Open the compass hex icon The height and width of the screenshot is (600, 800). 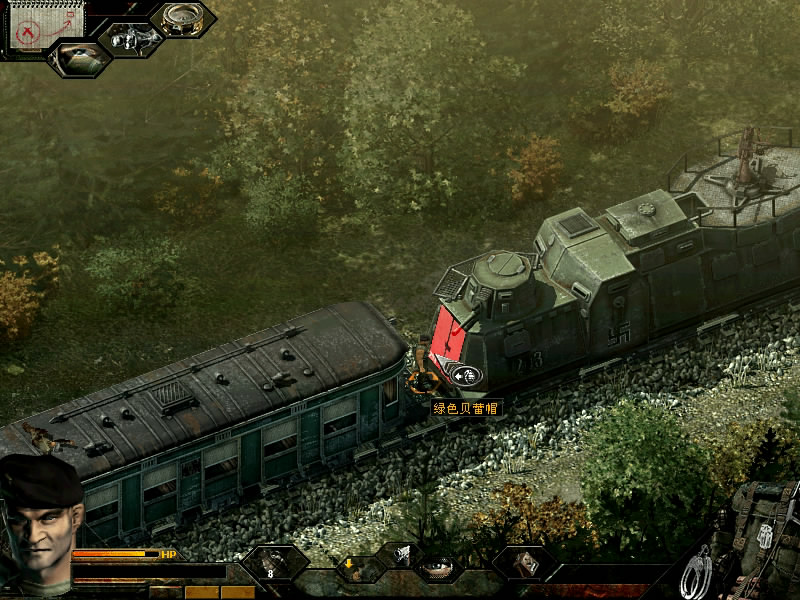coord(183,19)
